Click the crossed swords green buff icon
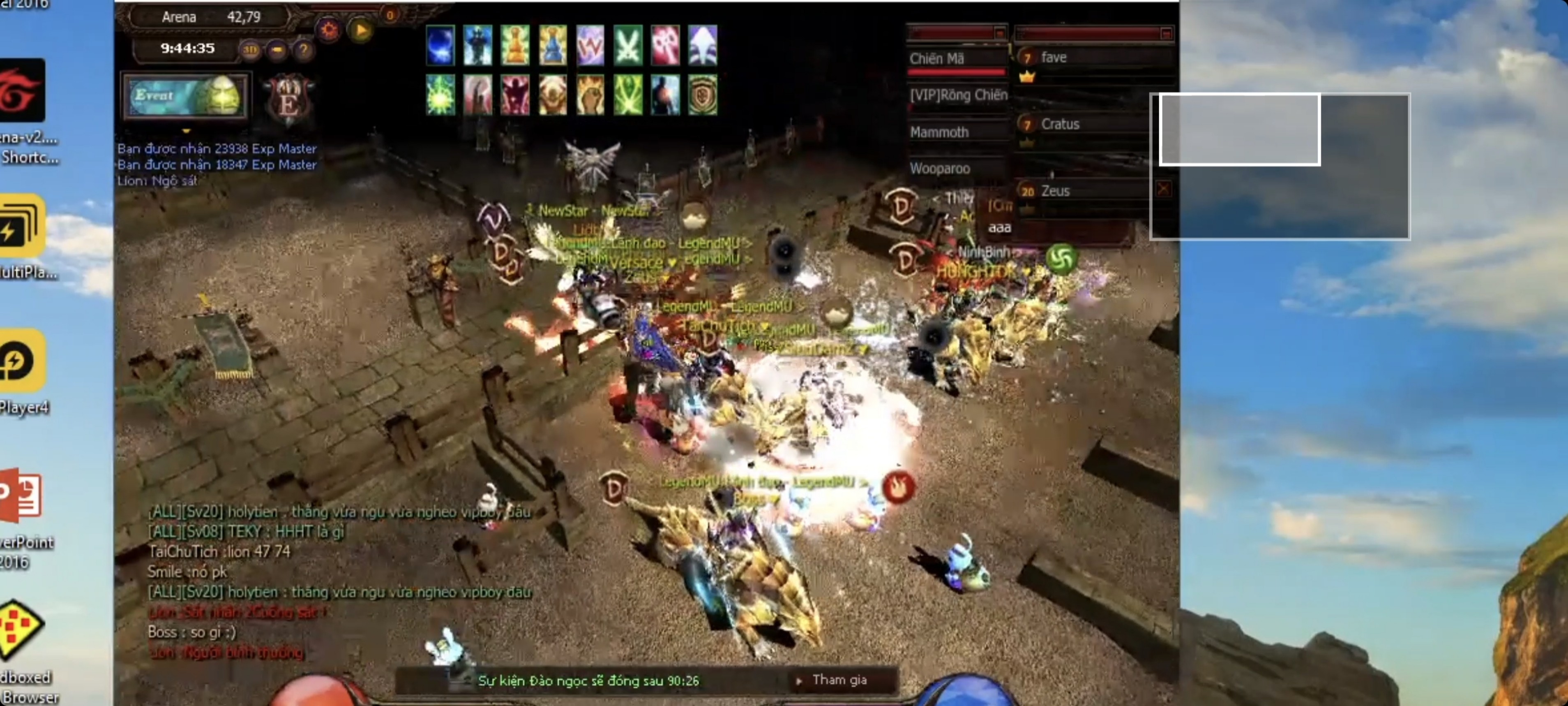1568x706 pixels. pos(627,46)
